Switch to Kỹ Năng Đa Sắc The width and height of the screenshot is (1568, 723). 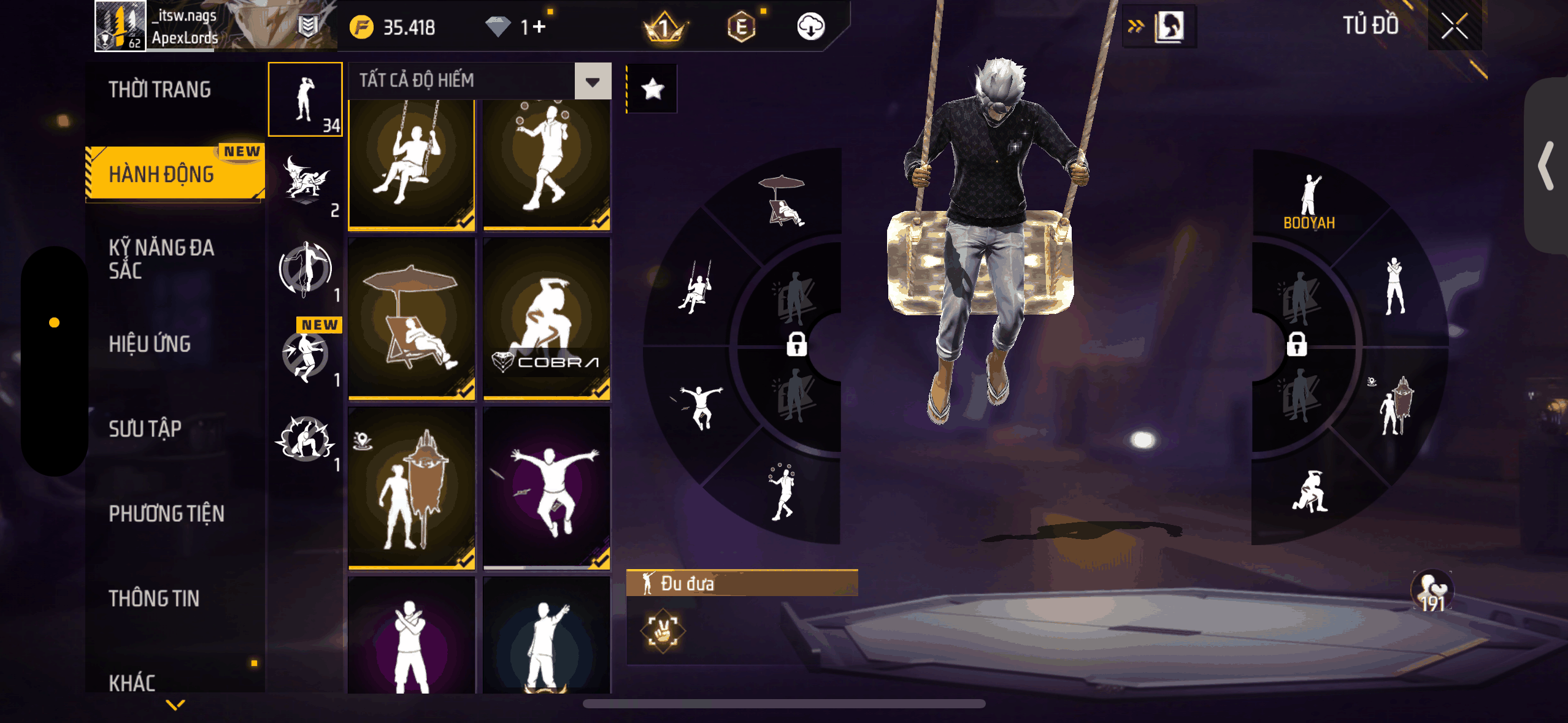pyautogui.click(x=161, y=259)
